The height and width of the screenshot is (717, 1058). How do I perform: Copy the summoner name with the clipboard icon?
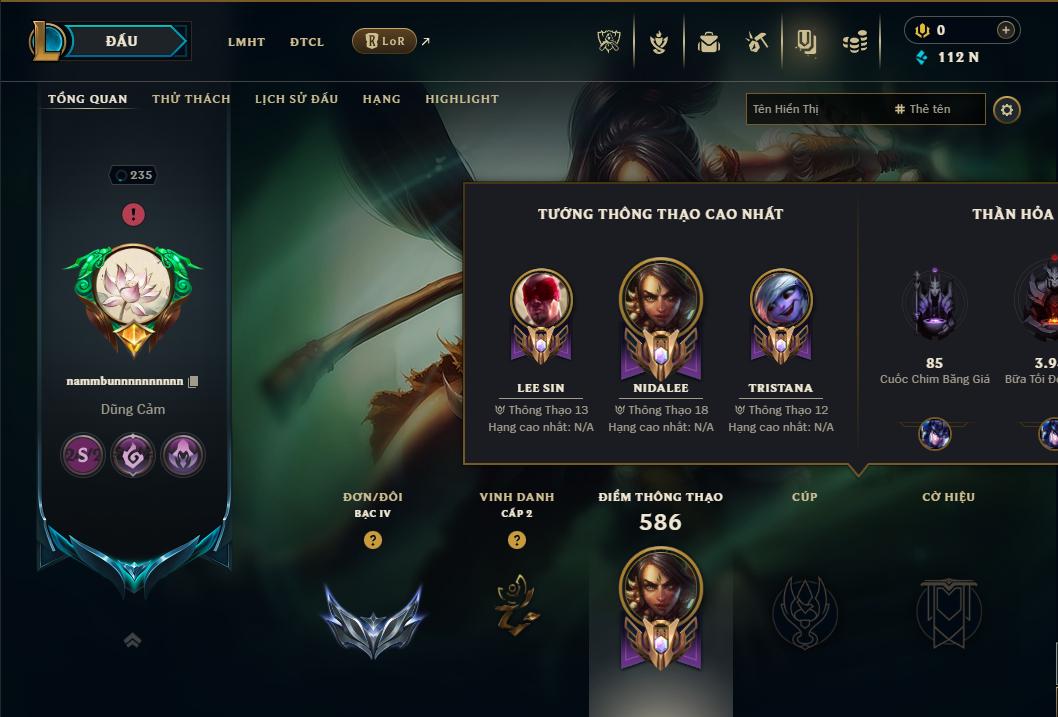[x=194, y=381]
